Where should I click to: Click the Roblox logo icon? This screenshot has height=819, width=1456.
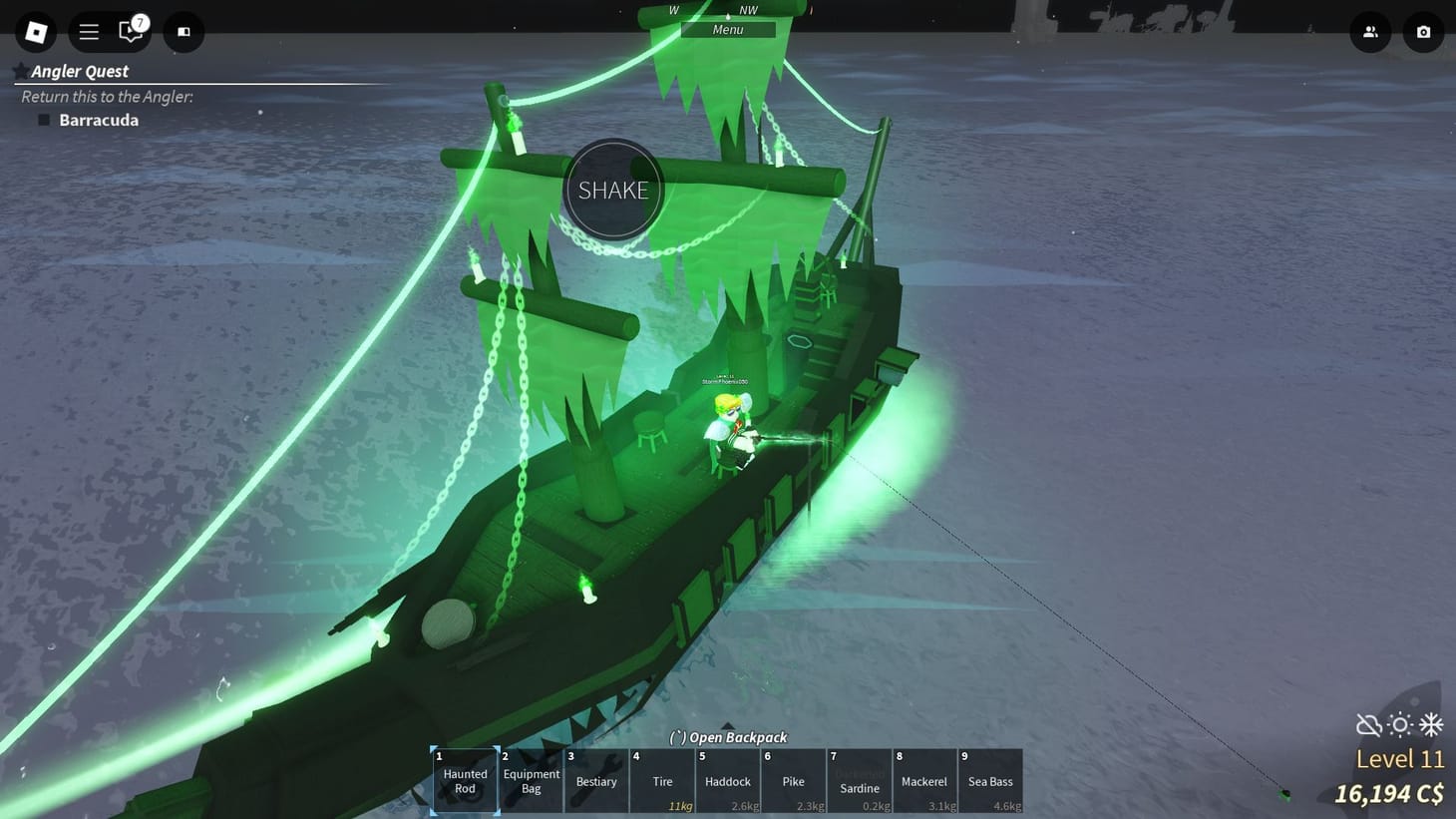[36, 31]
